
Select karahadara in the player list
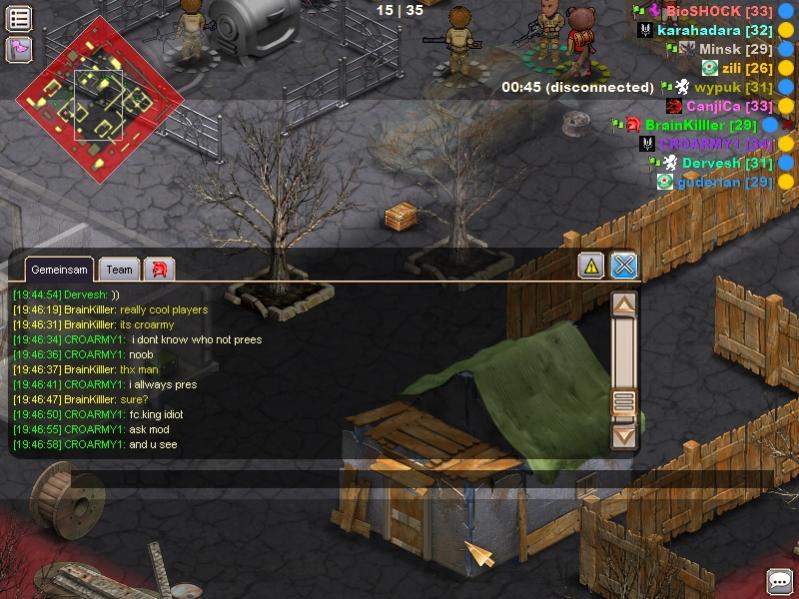[714, 30]
